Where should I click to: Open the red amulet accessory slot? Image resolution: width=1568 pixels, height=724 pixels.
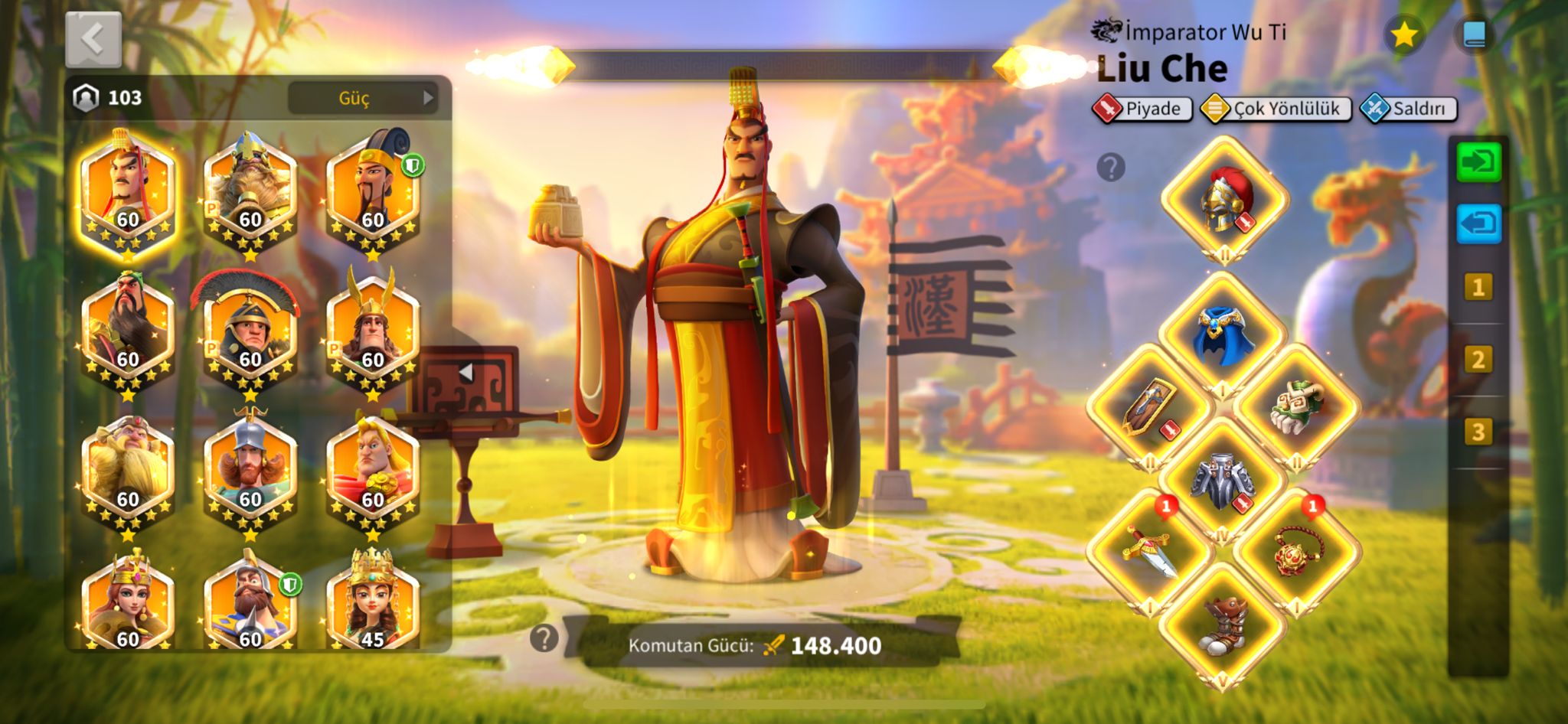1296,553
